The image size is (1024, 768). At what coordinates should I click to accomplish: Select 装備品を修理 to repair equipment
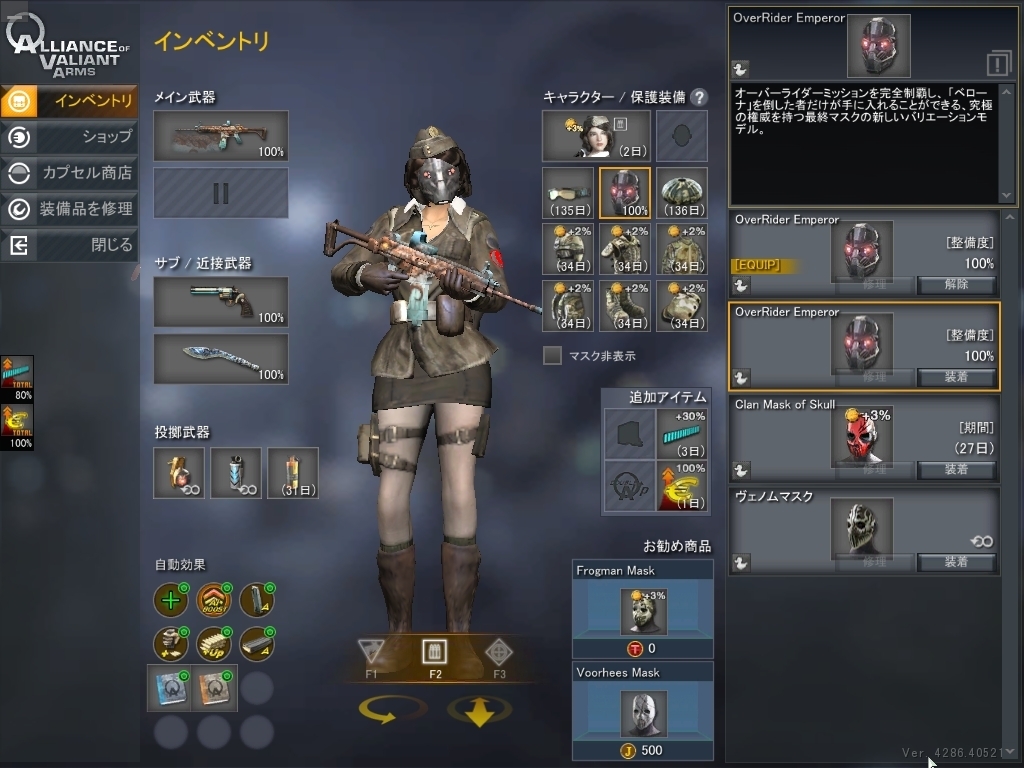[70, 208]
